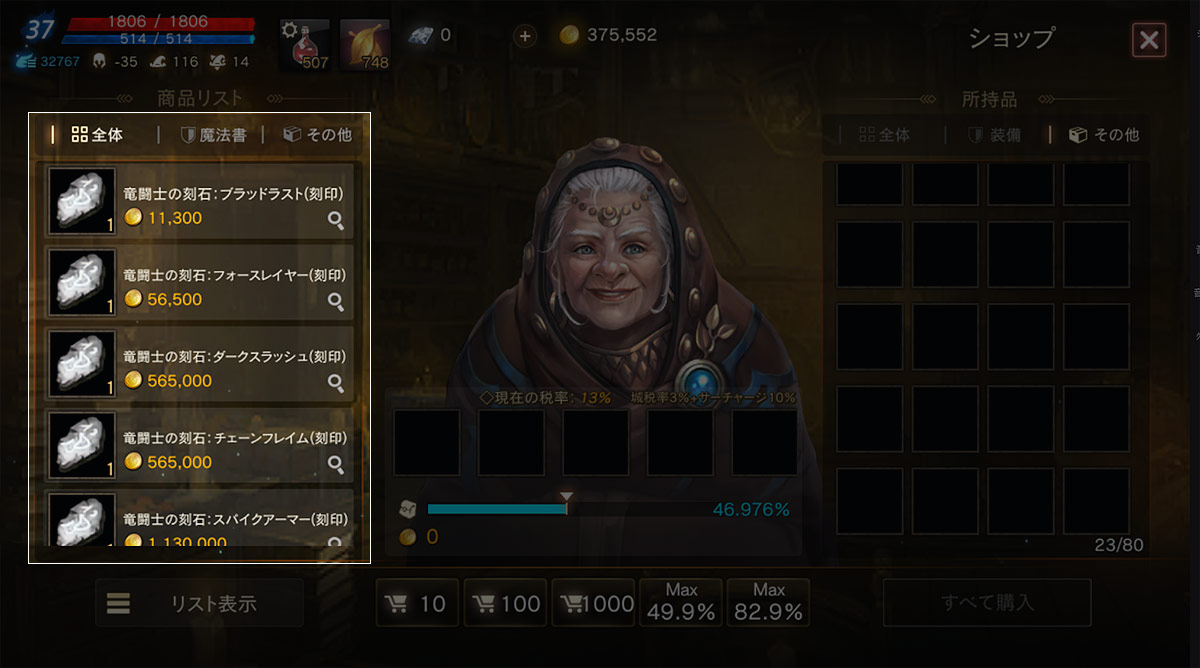Switch inventory to the 装備 tab
The image size is (1200, 668).
994,135
